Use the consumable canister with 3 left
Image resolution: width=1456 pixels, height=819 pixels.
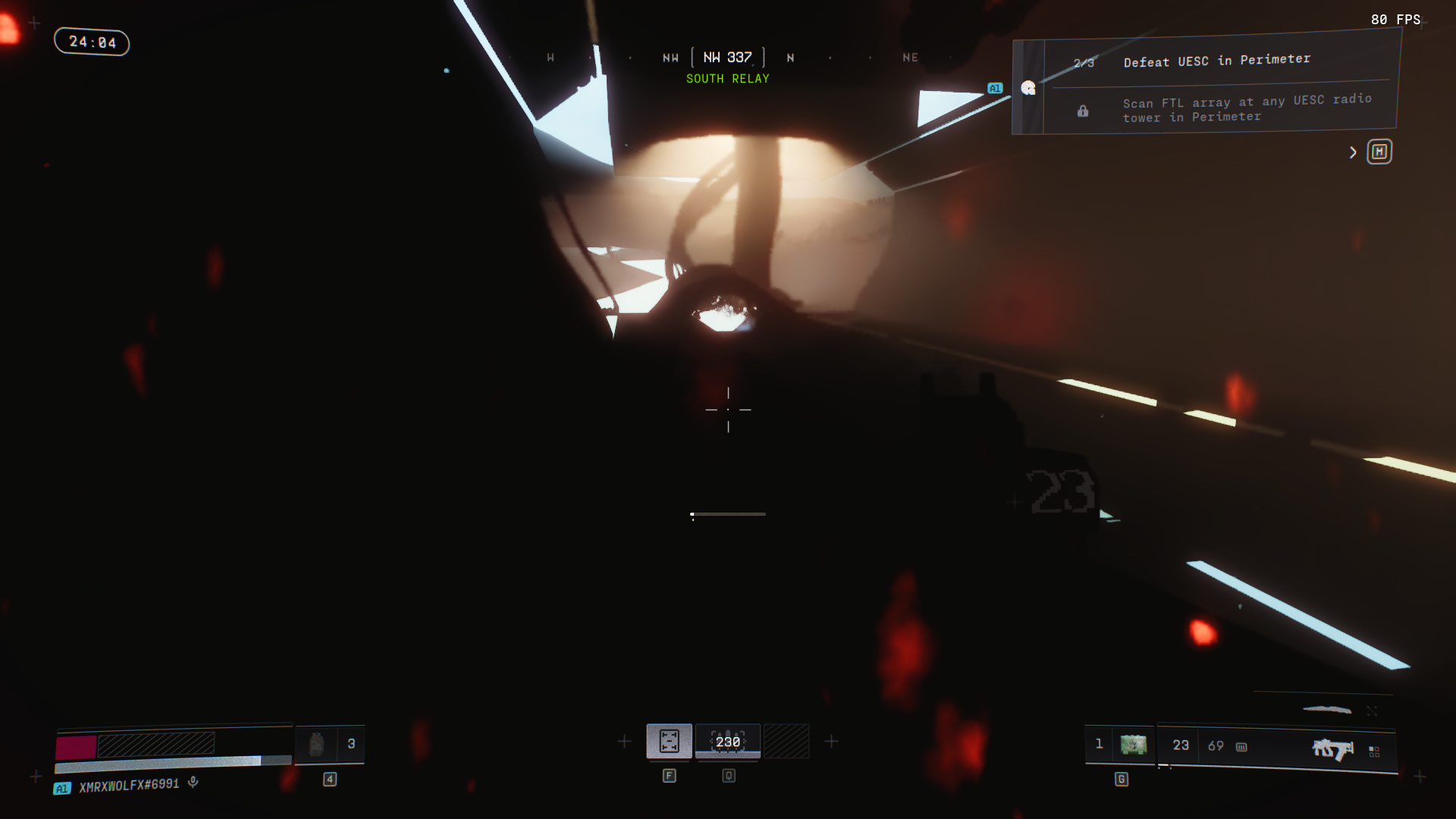(317, 744)
